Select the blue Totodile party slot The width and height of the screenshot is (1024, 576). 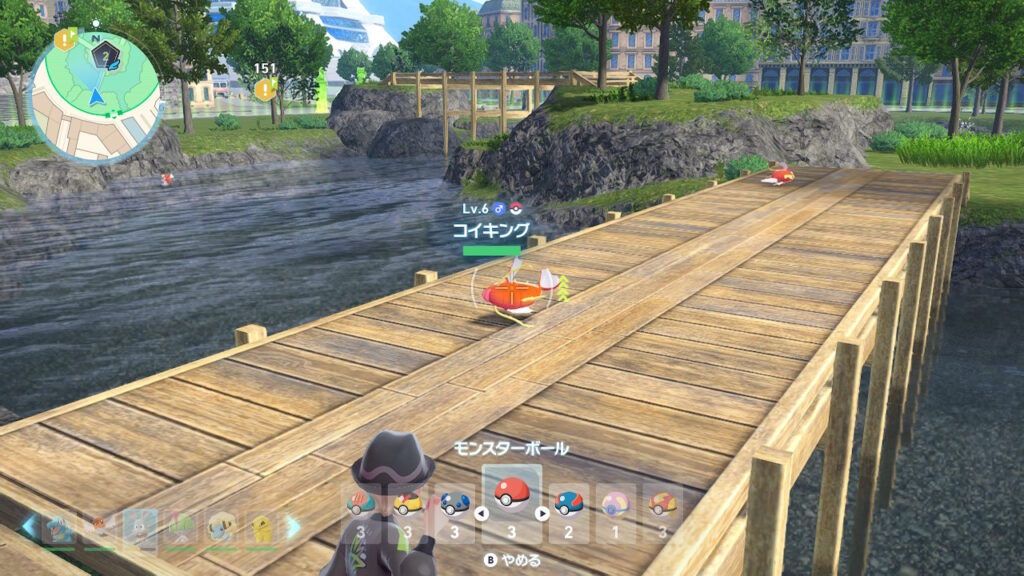click(x=58, y=528)
